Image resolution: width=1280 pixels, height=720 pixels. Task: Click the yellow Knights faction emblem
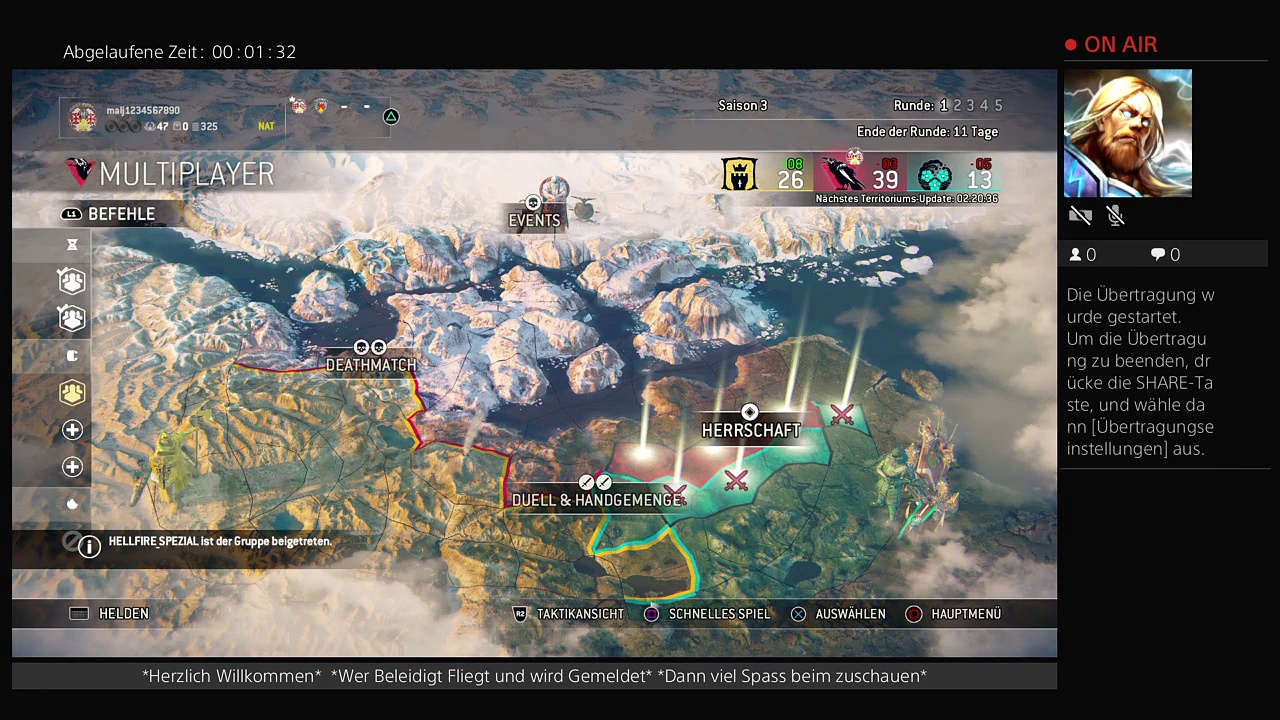point(740,175)
